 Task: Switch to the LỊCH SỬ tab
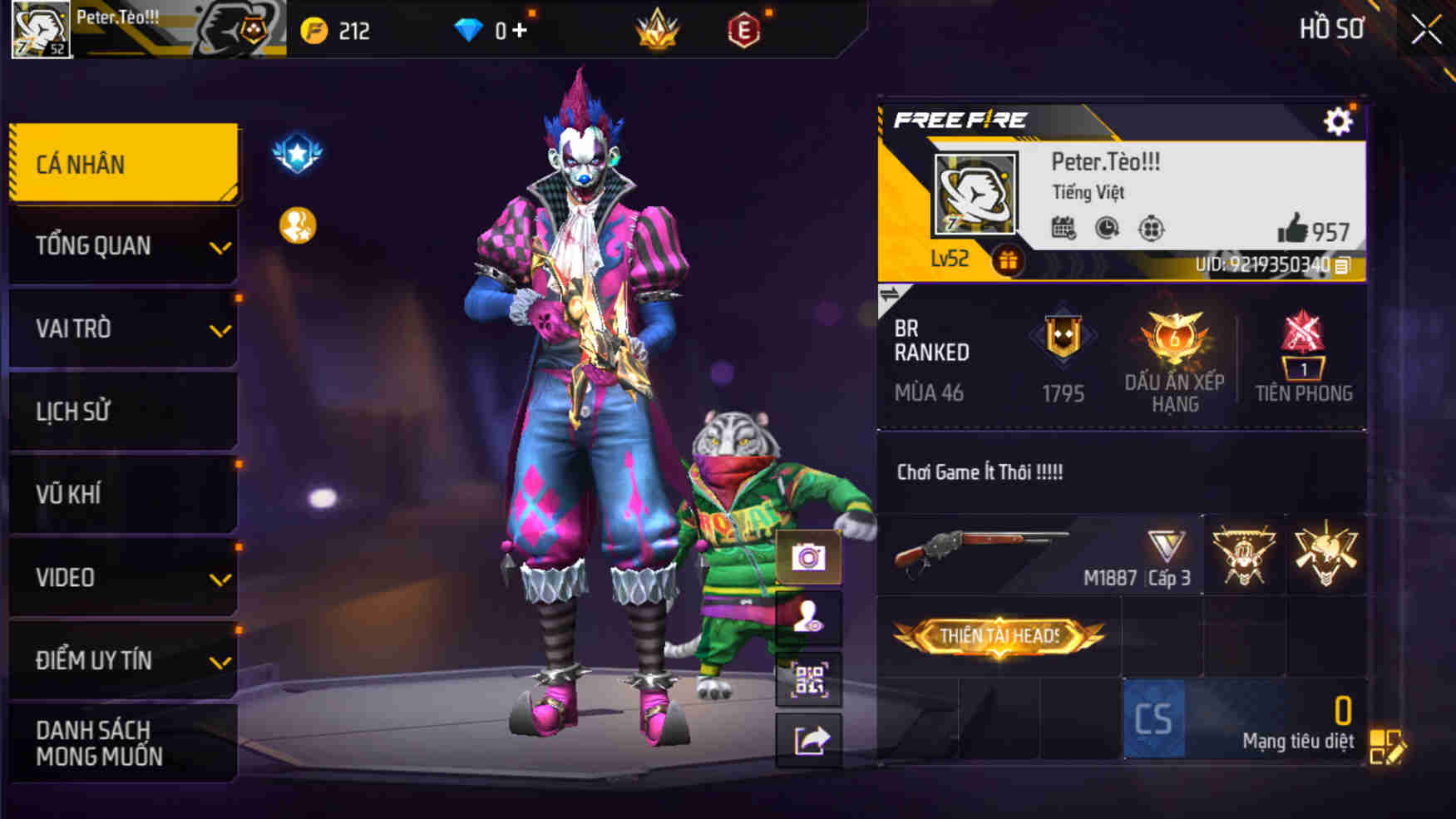tap(121, 411)
